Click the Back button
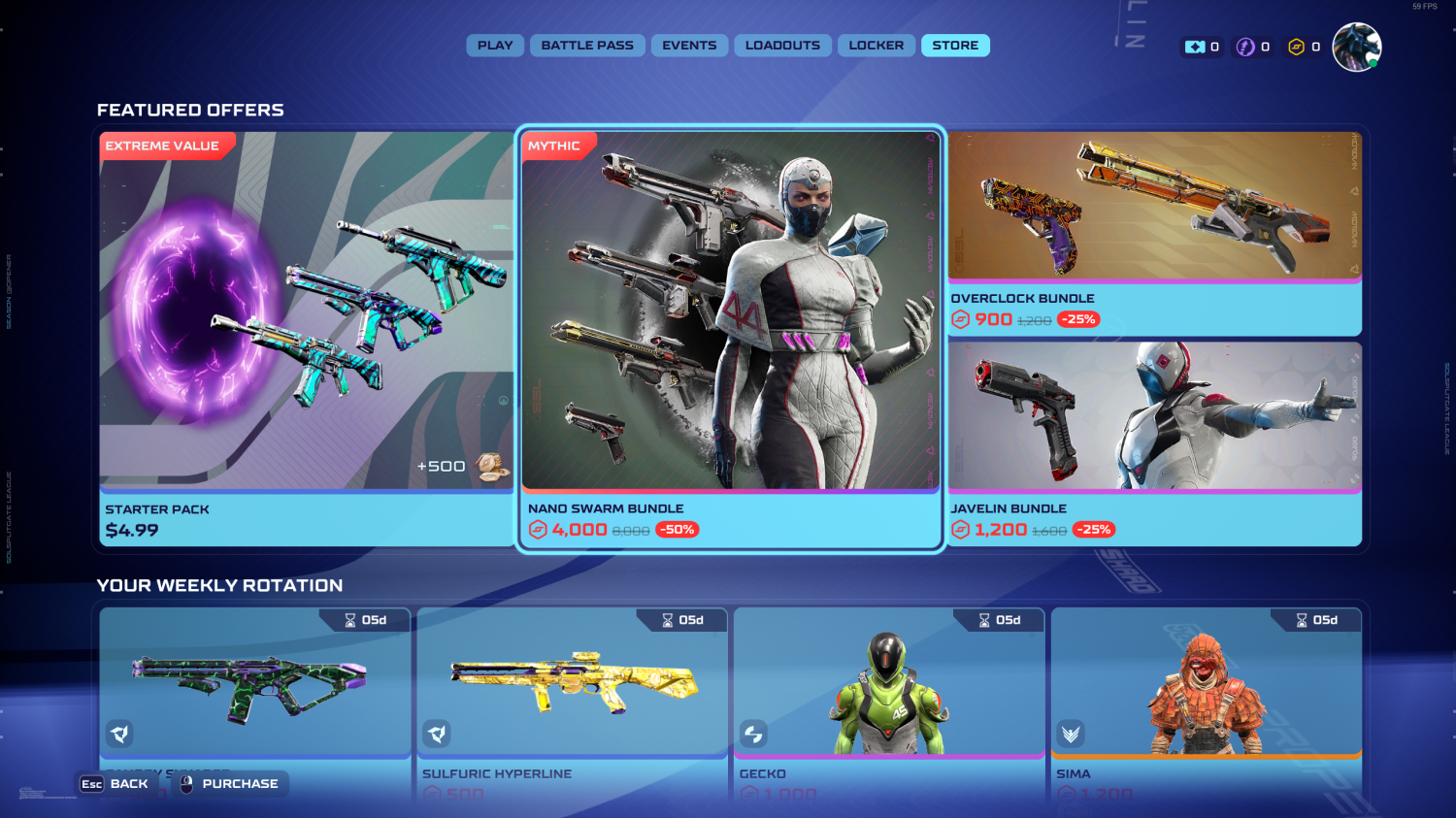Viewport: 1456px width, 818px height. [x=117, y=783]
